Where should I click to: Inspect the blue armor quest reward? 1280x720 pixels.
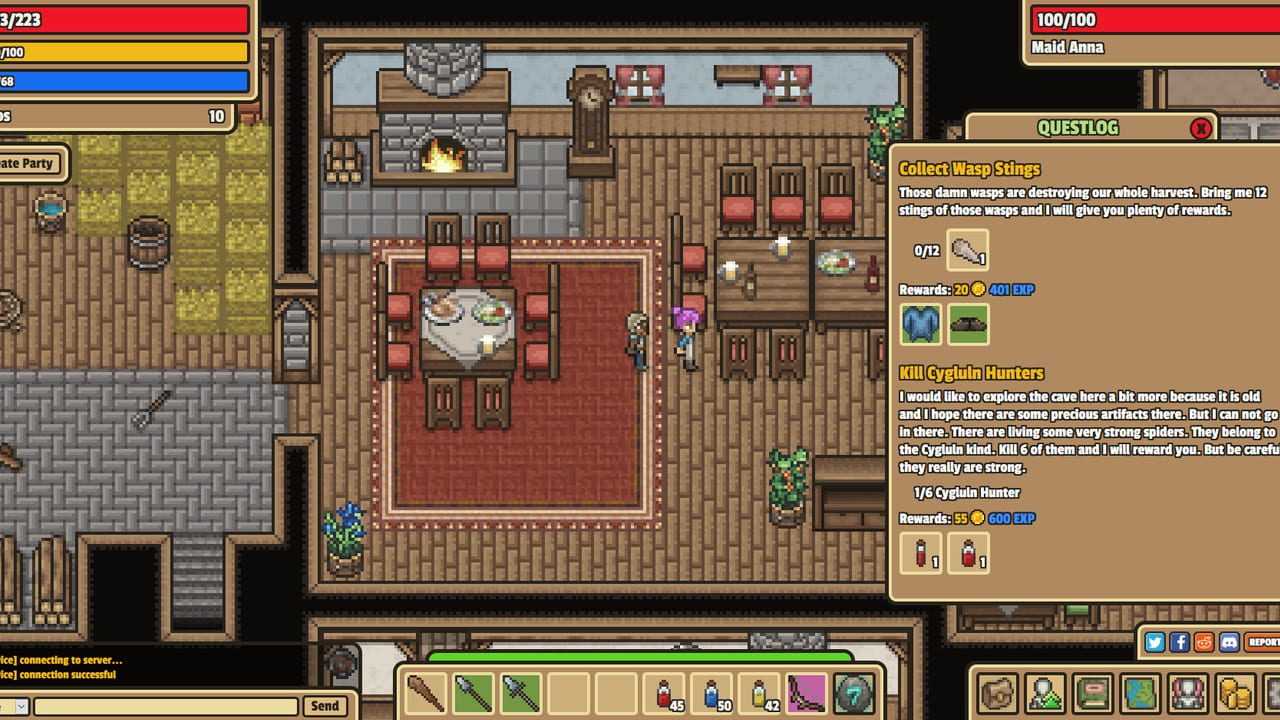(x=921, y=324)
